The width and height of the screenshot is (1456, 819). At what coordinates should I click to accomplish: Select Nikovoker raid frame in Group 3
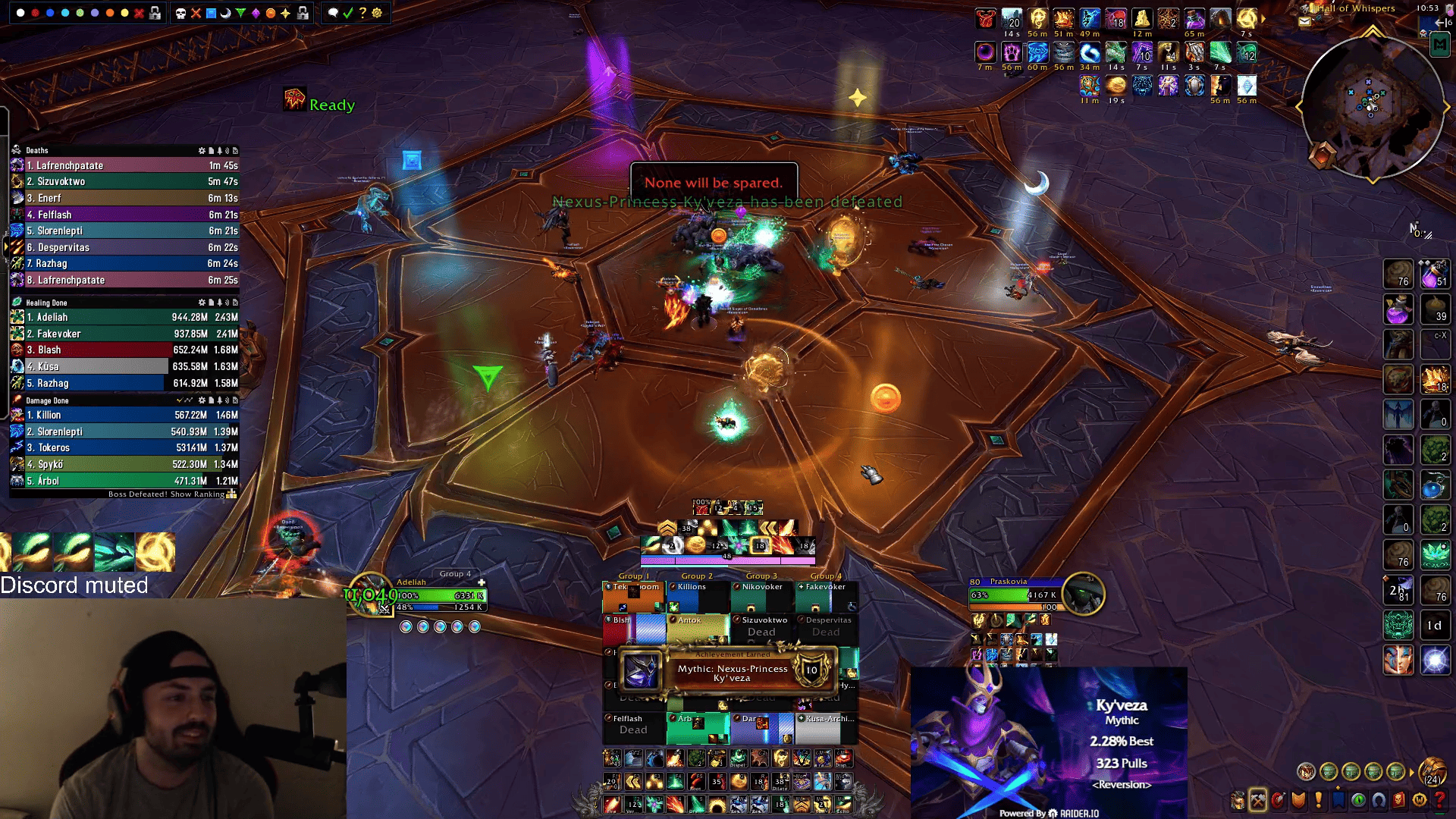(762, 597)
